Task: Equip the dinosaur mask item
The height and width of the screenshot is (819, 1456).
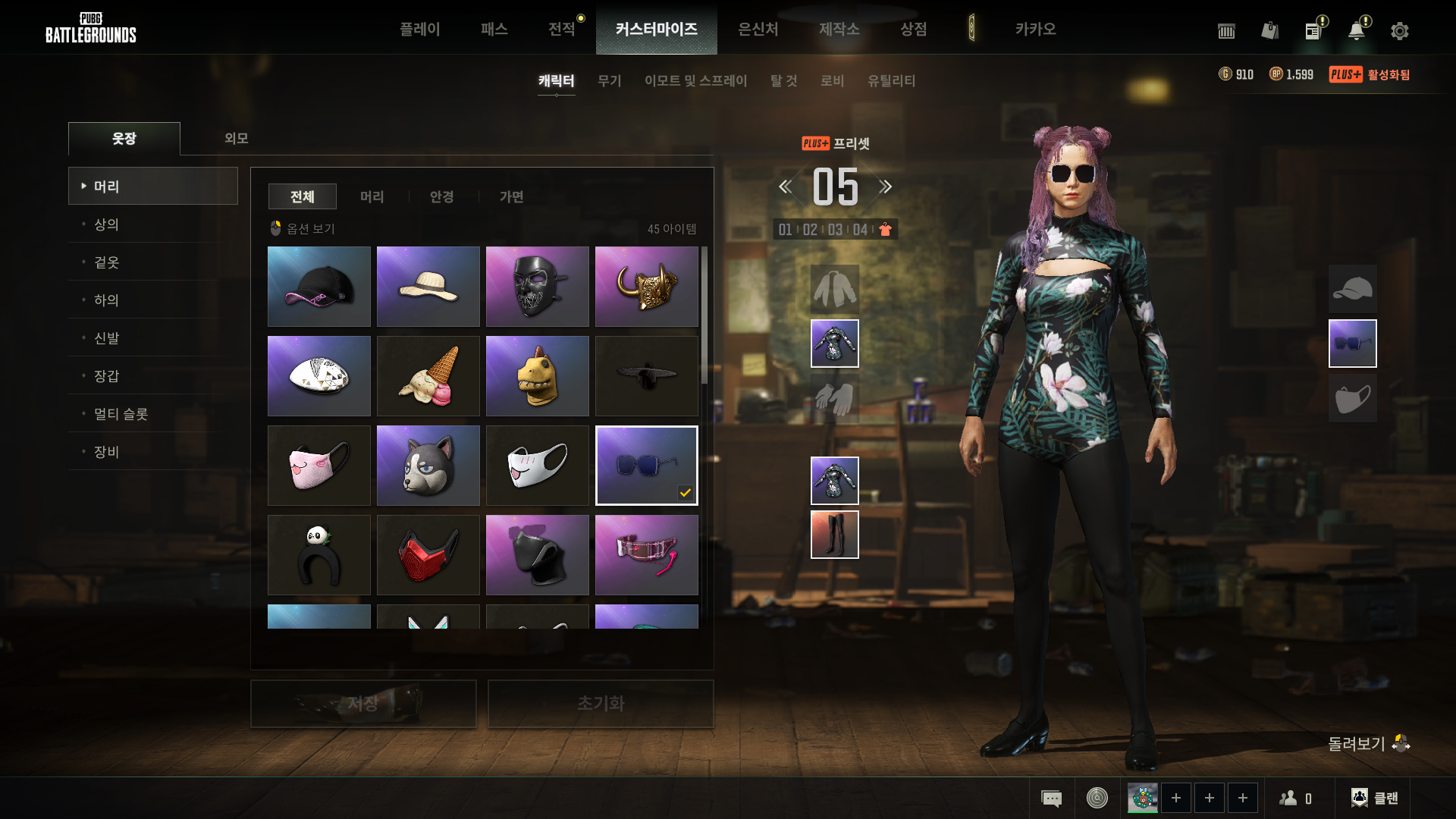Action: click(538, 376)
